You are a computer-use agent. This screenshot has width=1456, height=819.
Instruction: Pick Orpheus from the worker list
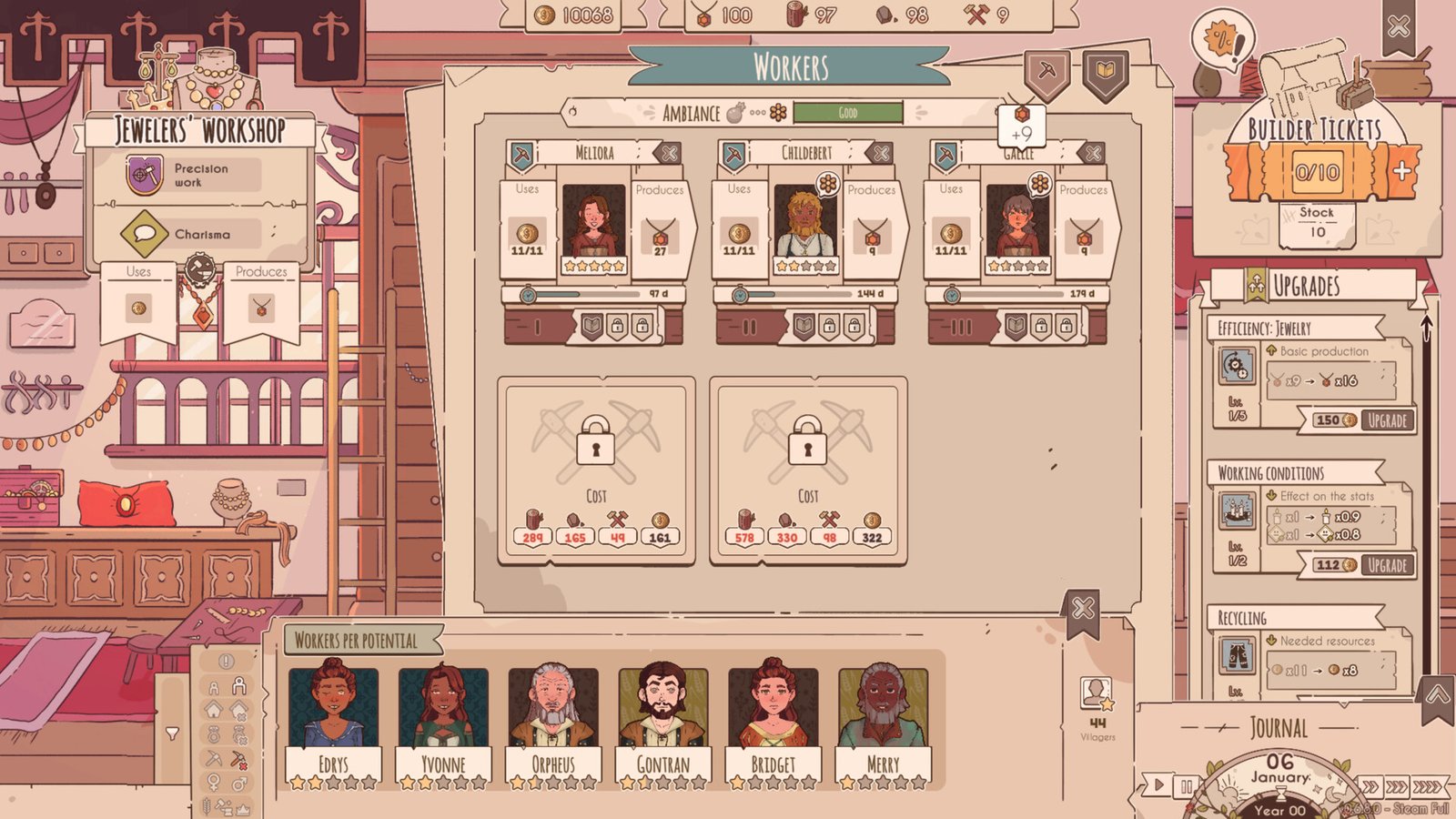[553, 719]
